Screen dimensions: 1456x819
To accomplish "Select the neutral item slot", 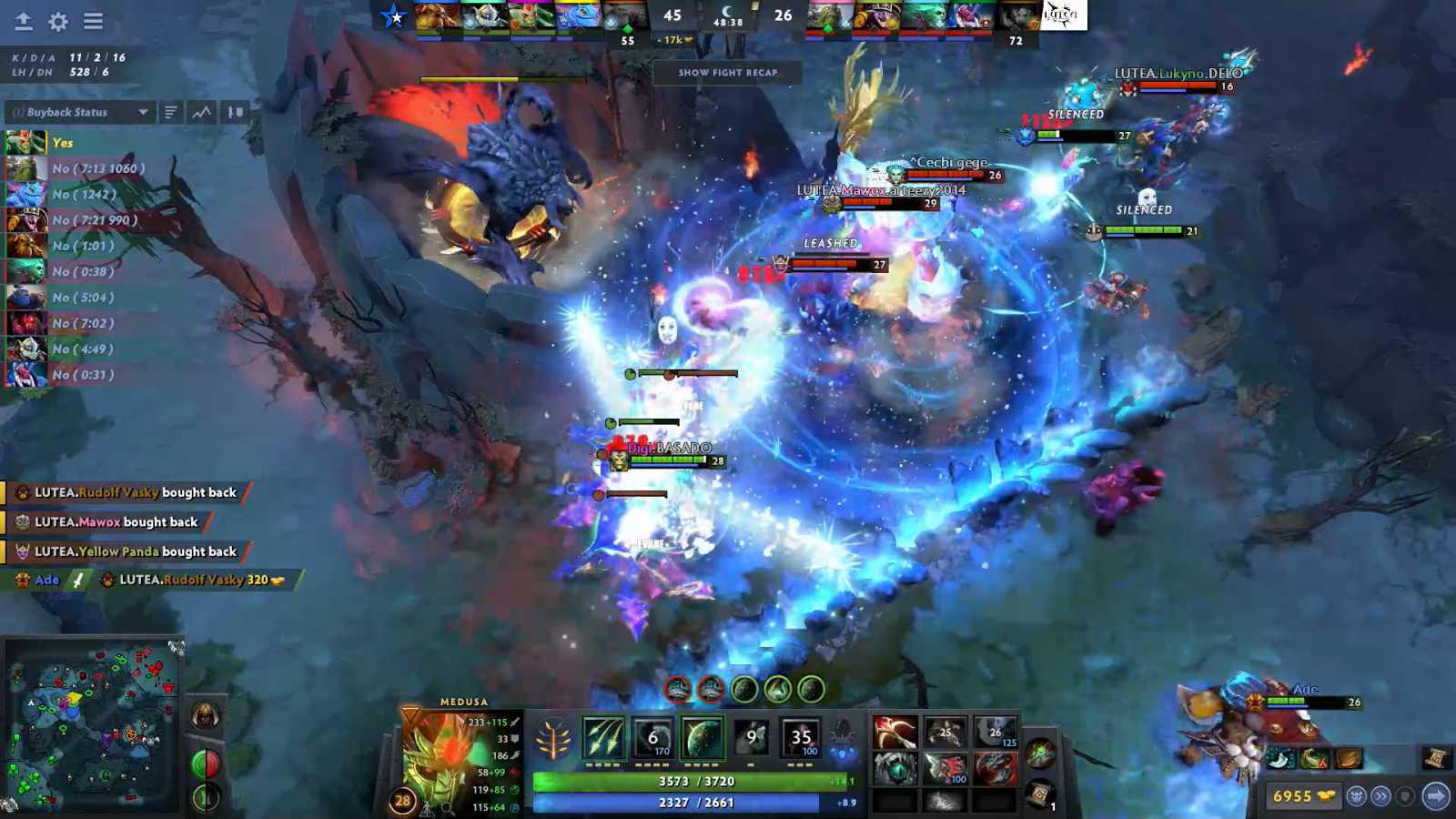I will tap(1040, 753).
